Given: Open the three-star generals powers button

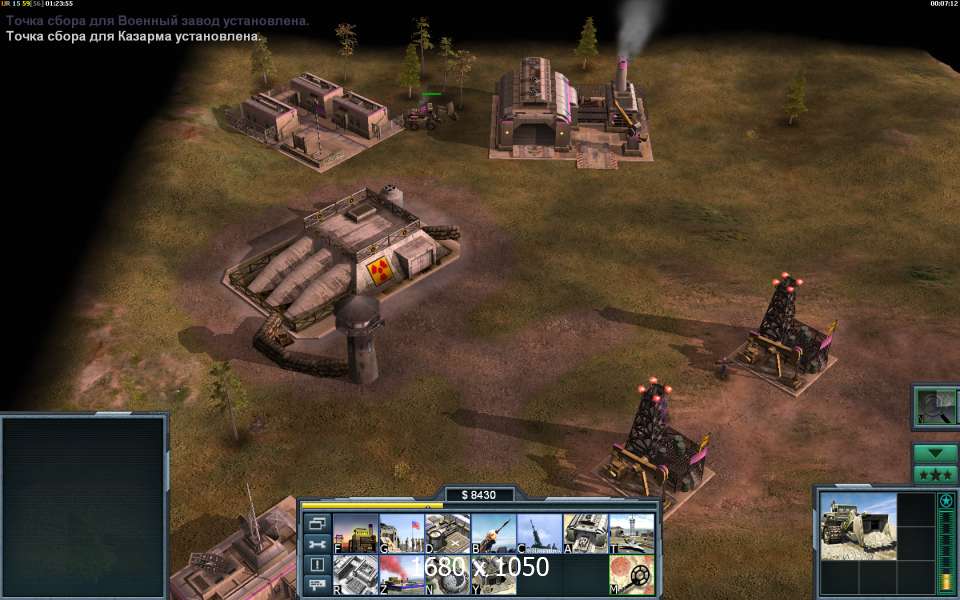Looking at the screenshot, I should click(935, 474).
